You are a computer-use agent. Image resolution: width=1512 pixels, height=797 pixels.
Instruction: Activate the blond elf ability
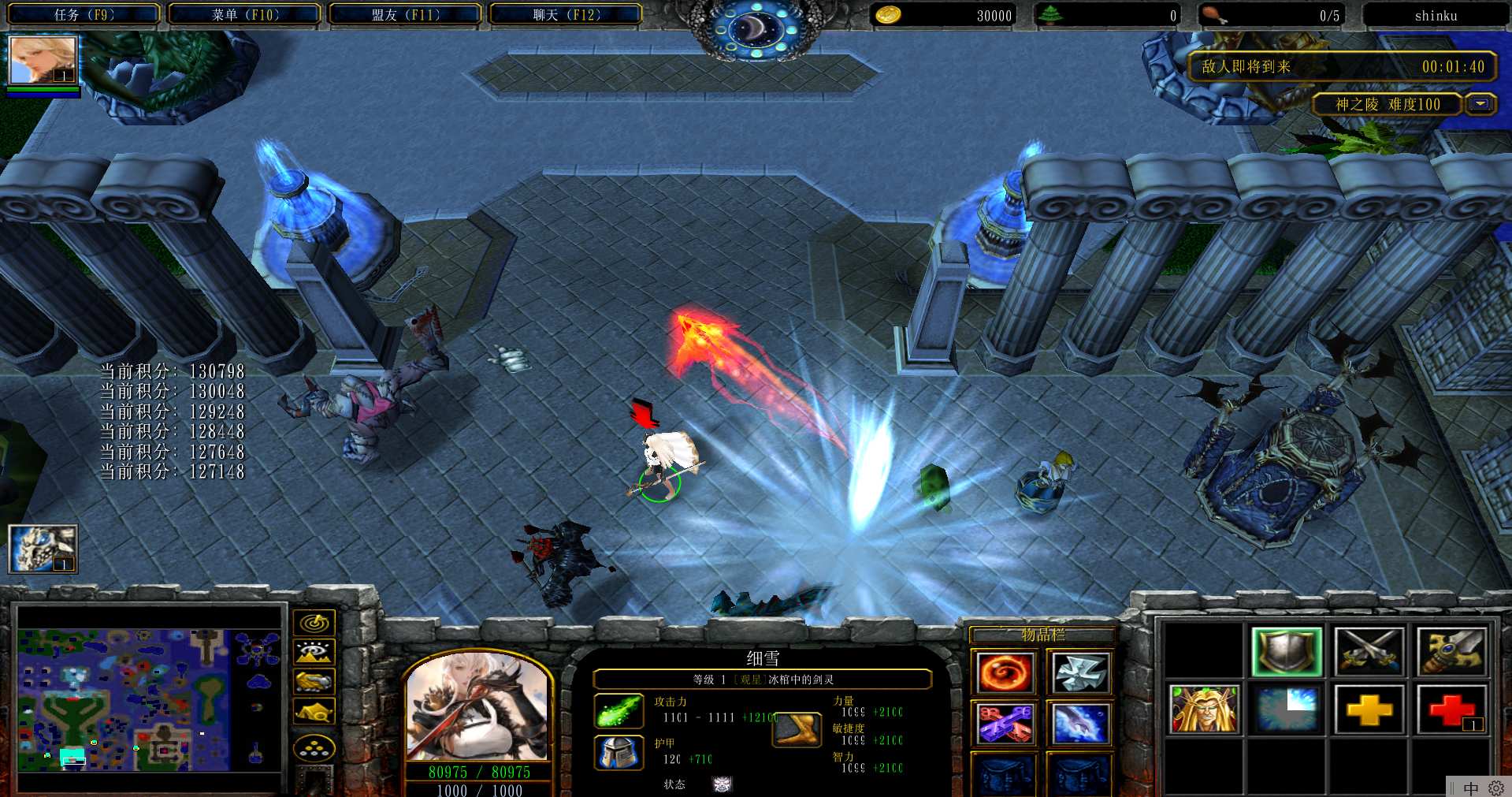coord(1204,709)
